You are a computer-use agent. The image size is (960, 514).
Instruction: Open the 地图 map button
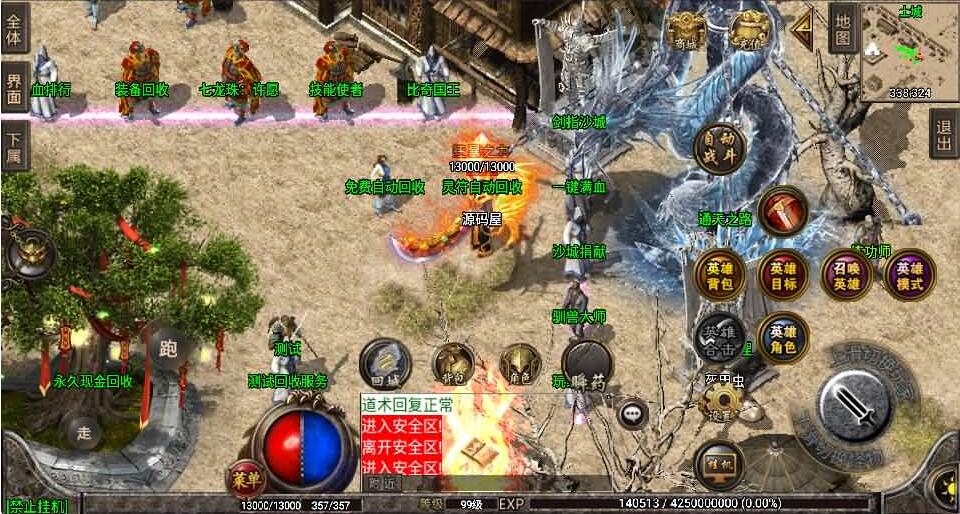point(843,28)
